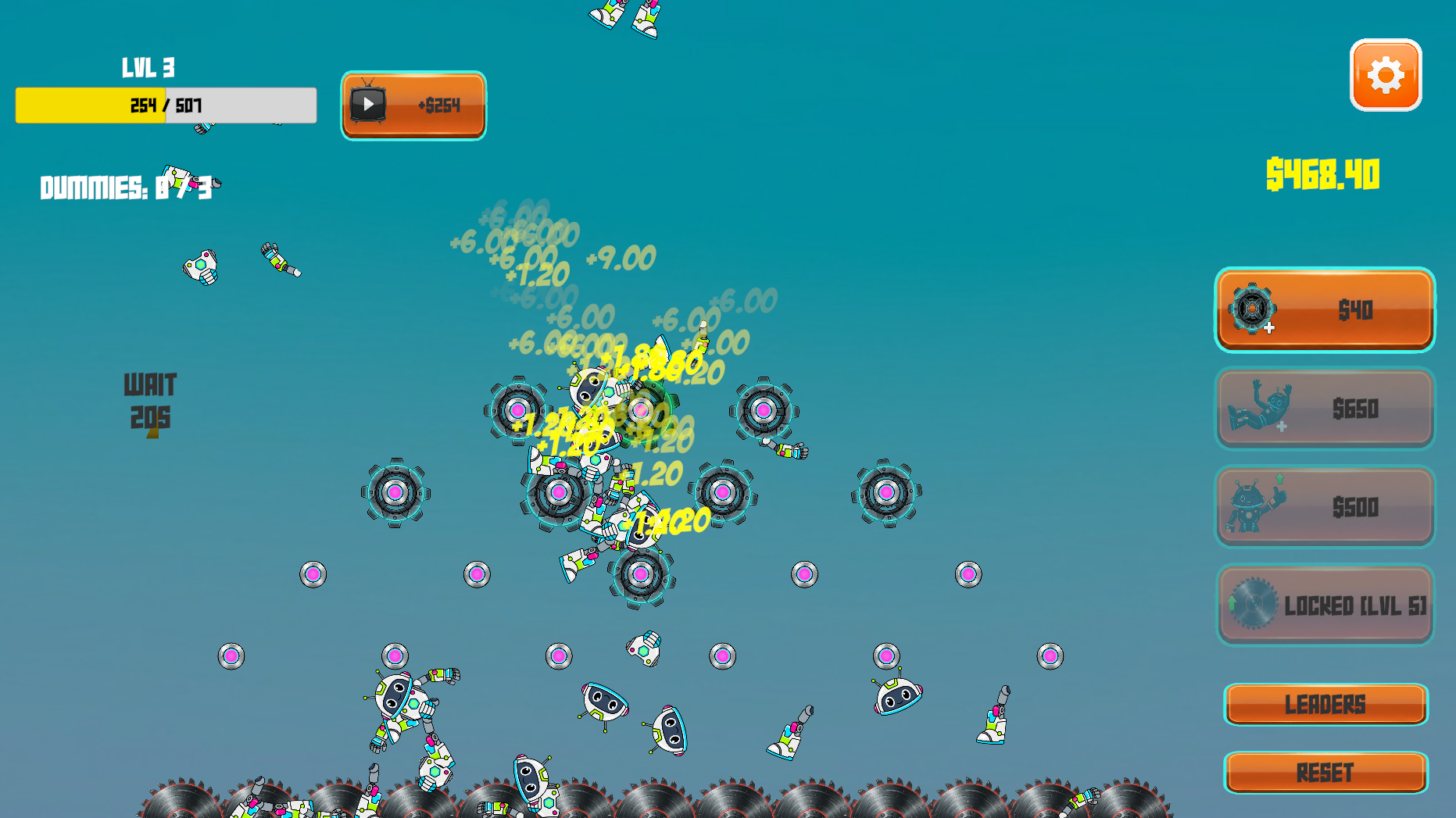The width and height of the screenshot is (1456, 818).
Task: Click the play triangle on the reward button
Action: tap(369, 104)
